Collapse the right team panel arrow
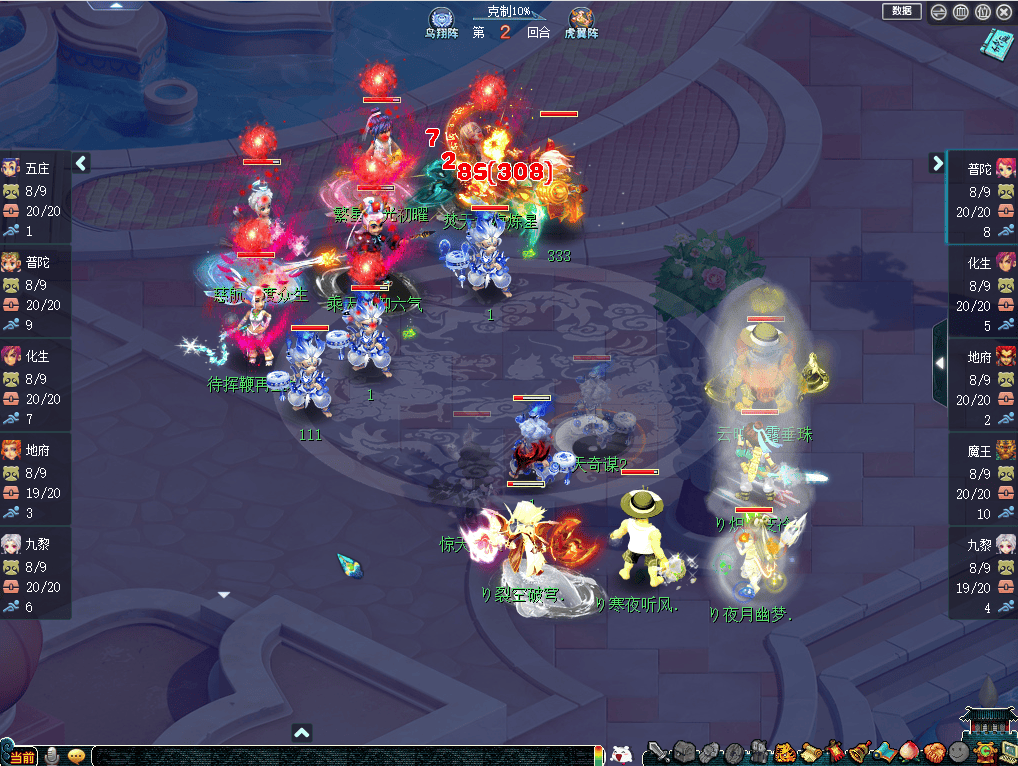Viewport: 1018px width, 766px height. point(937,162)
